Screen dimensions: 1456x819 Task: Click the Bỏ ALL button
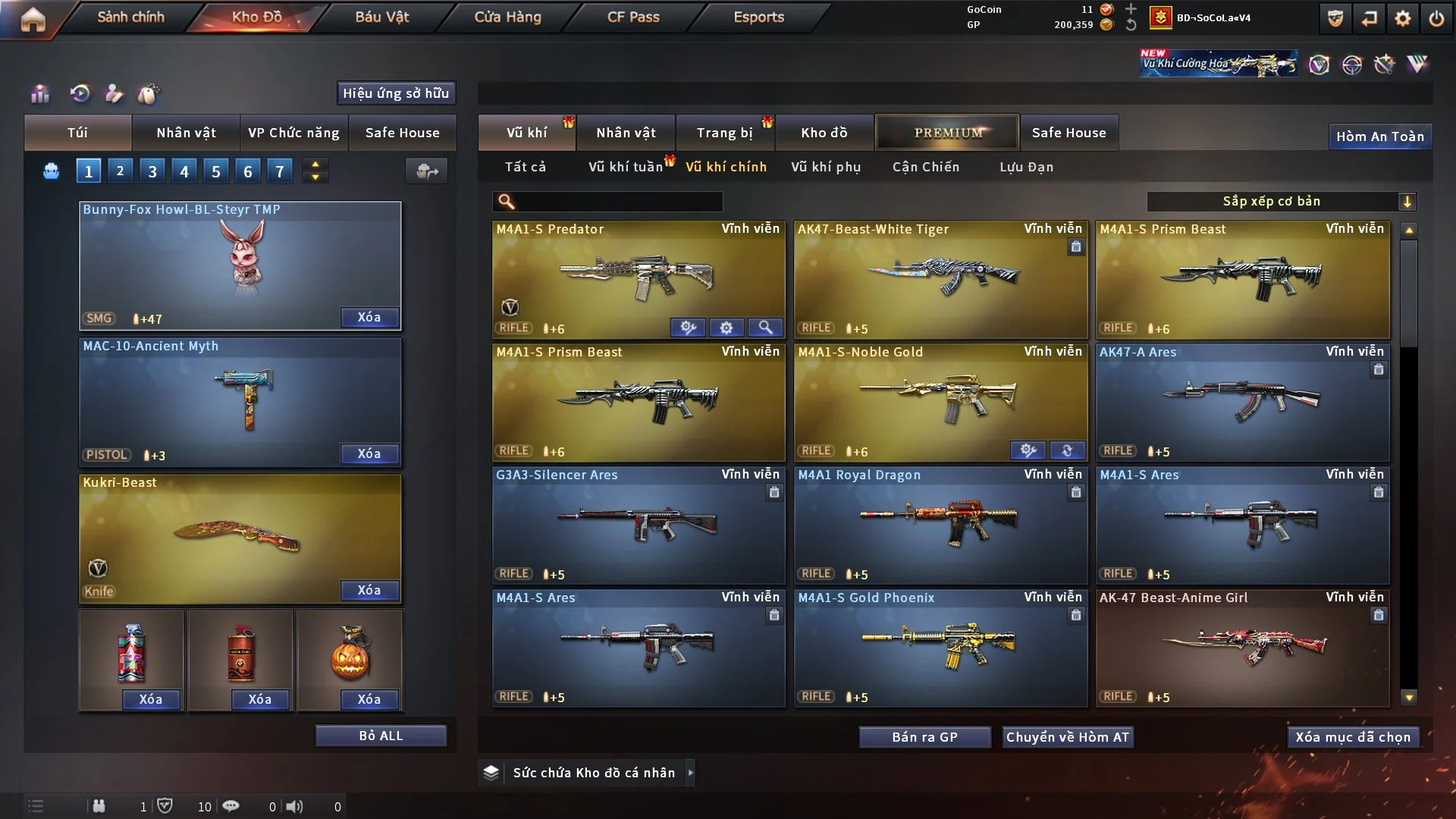pyautogui.click(x=381, y=736)
